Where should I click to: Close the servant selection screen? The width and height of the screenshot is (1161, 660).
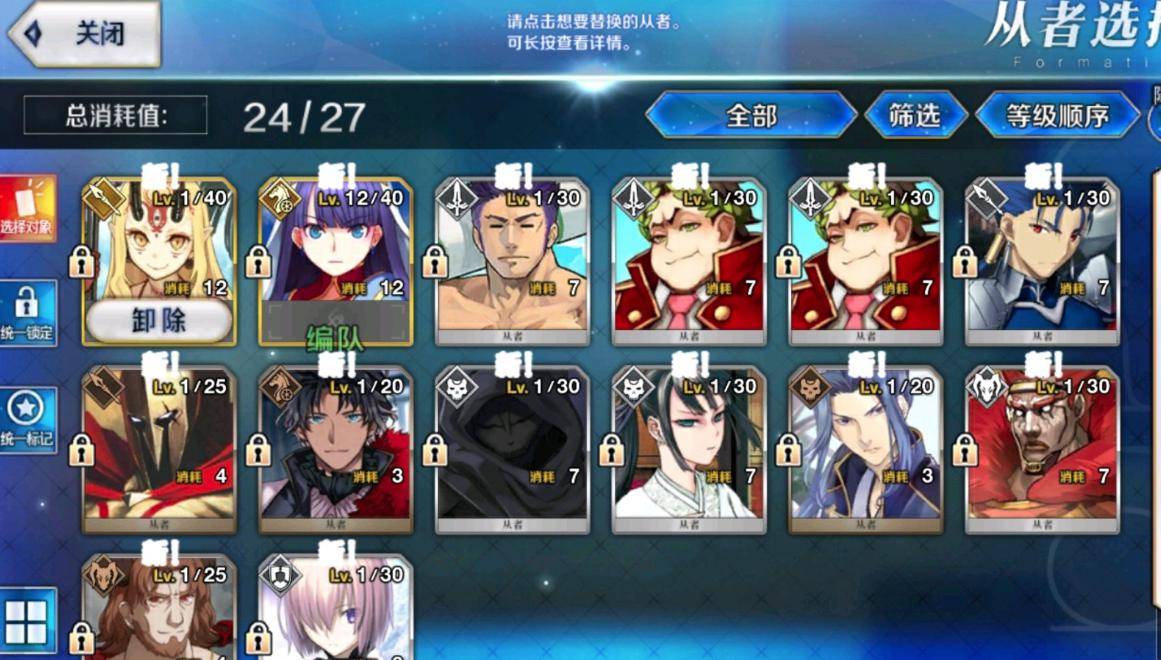(x=85, y=33)
